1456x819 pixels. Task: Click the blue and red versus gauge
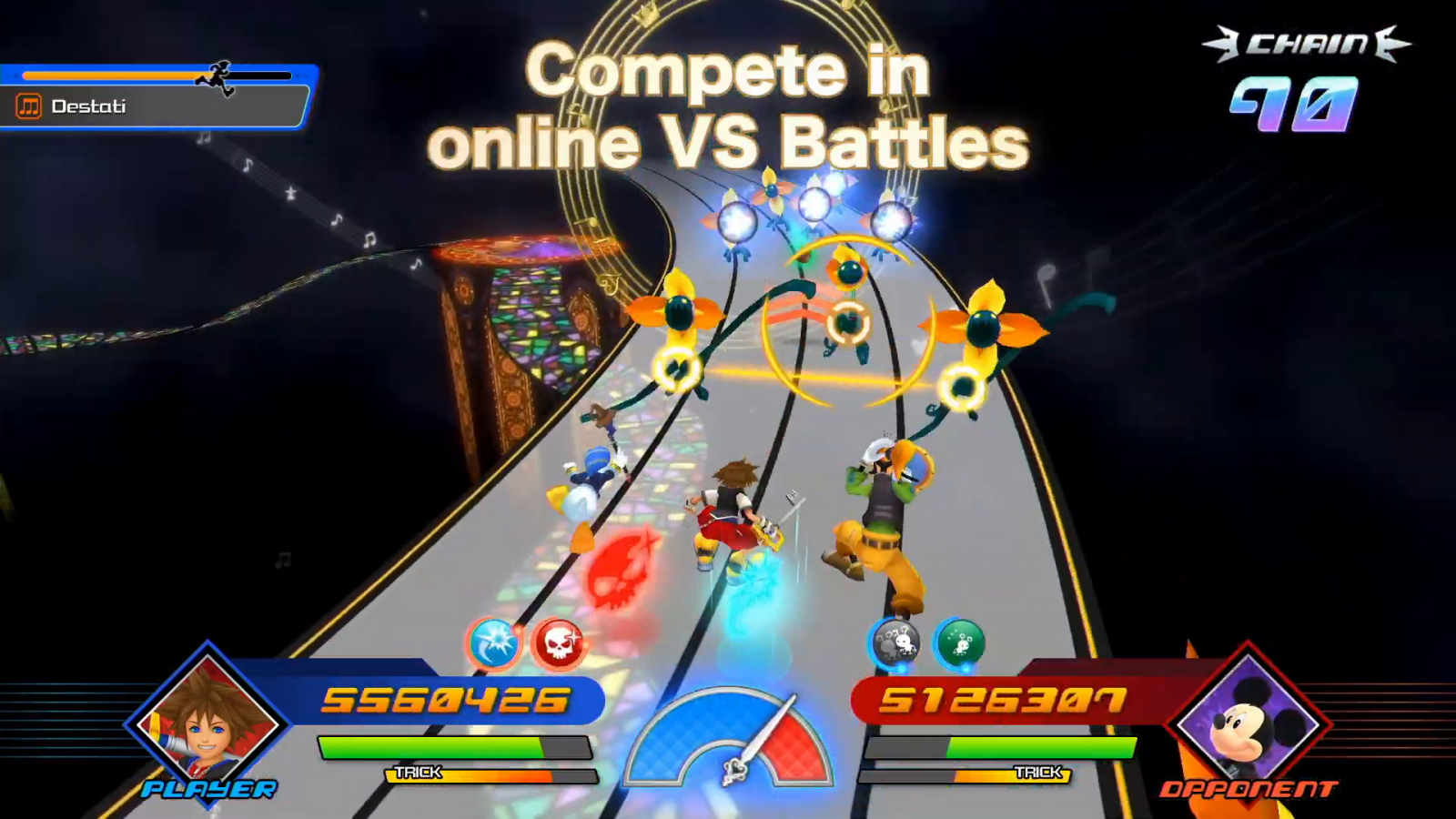click(x=727, y=739)
